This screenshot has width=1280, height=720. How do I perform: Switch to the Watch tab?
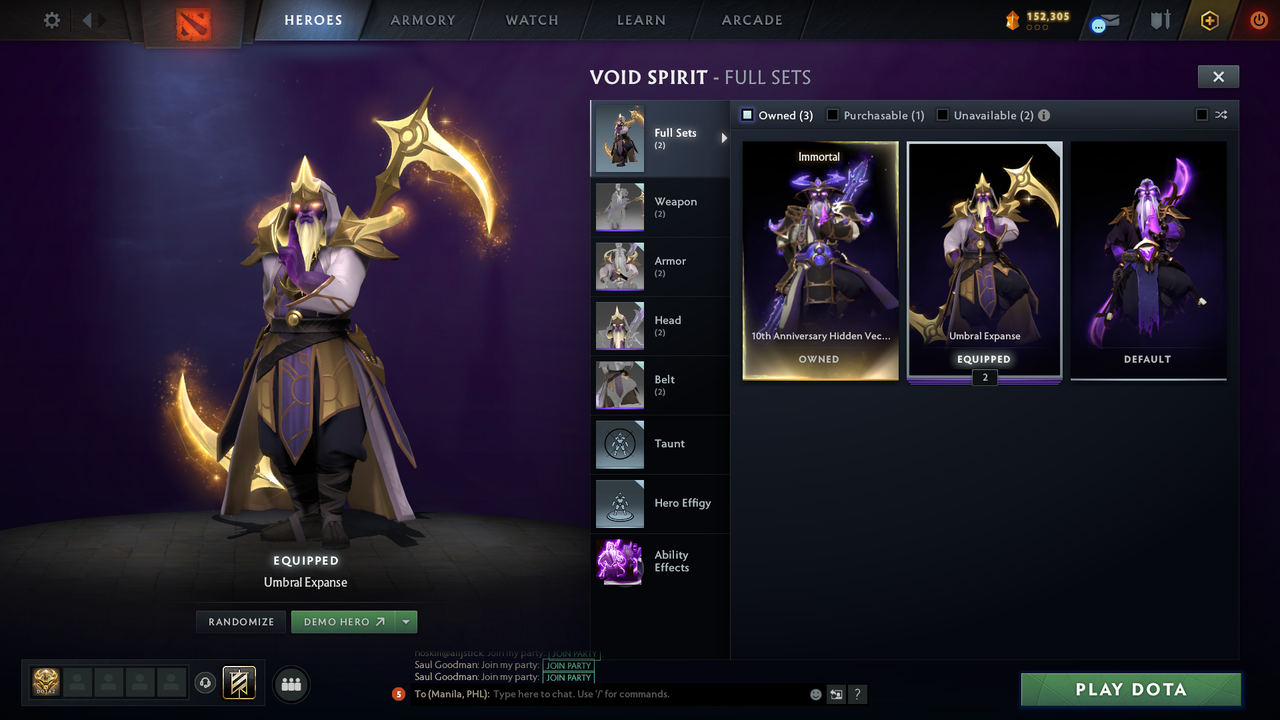531,20
